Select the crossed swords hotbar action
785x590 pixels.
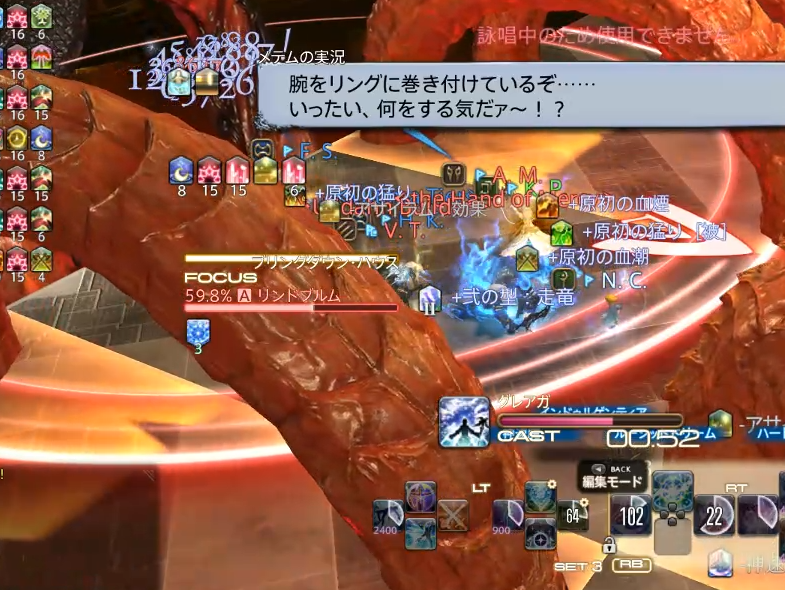coord(453,516)
